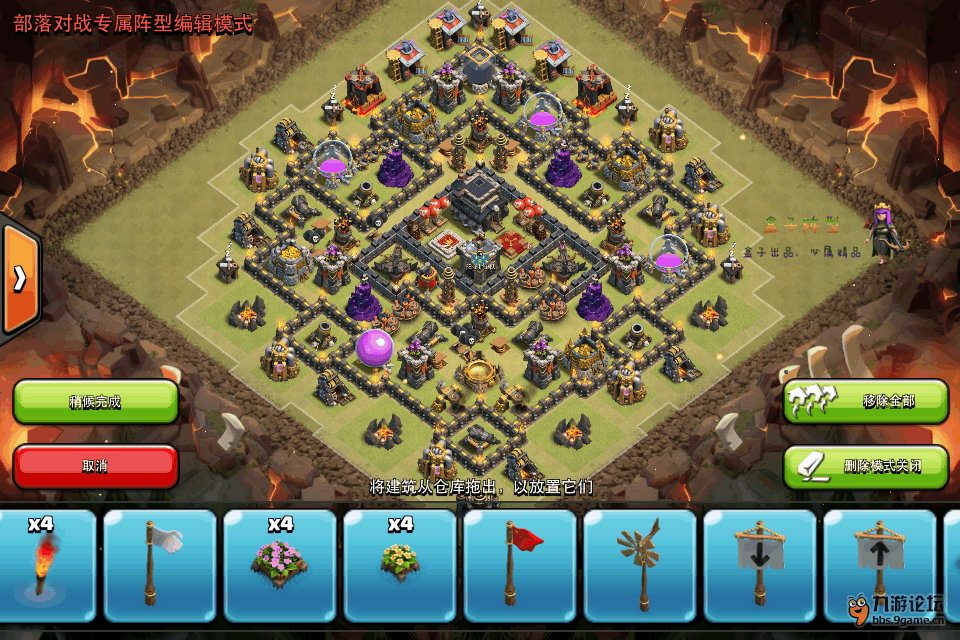Choose the up-arrow banner slot

[x=880, y=565]
